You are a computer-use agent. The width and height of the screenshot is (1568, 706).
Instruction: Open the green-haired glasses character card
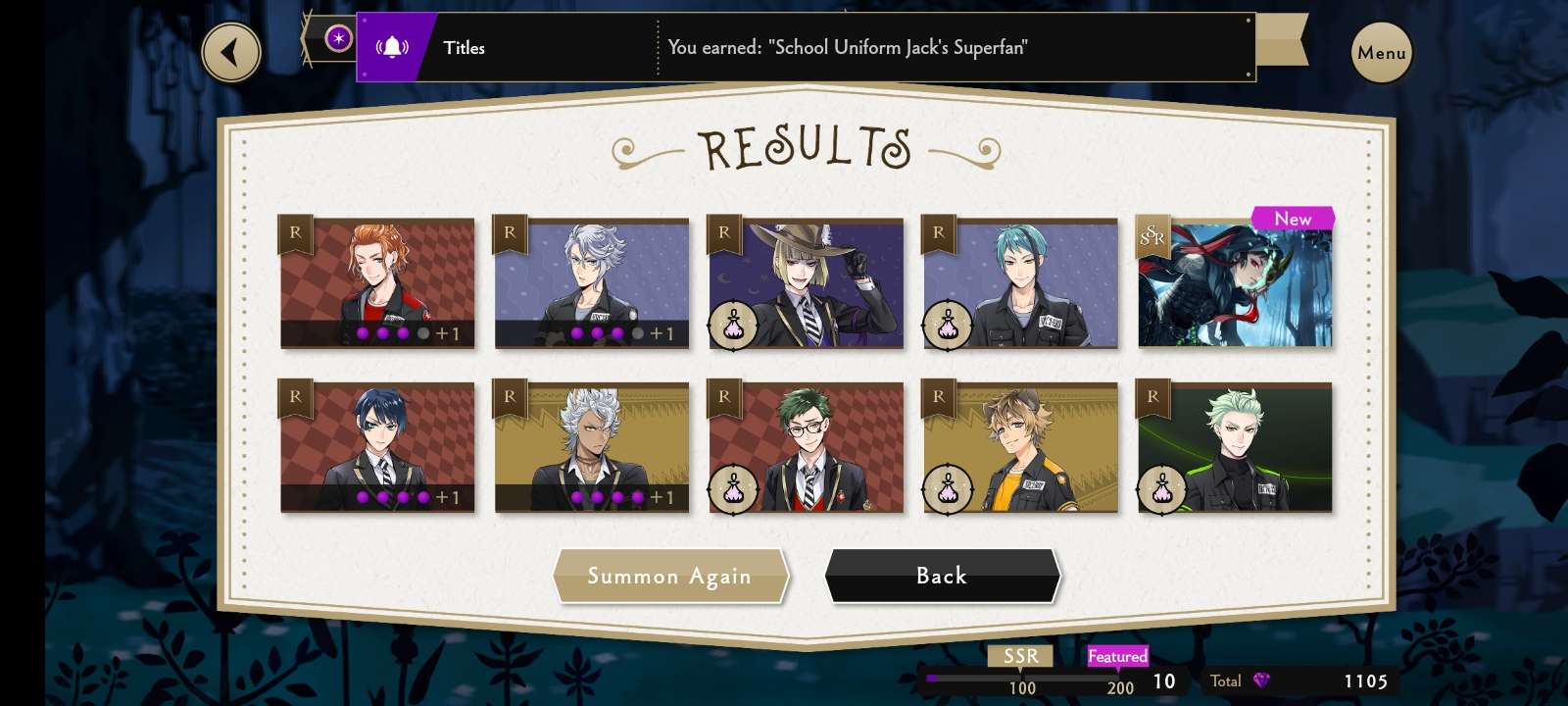[806, 447]
